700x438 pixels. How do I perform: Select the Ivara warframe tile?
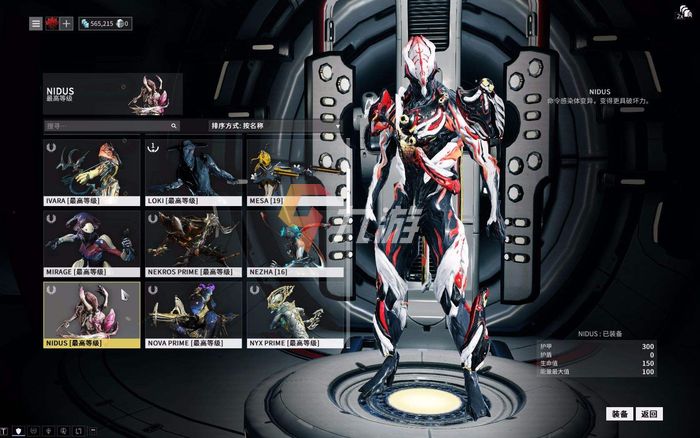(92, 170)
